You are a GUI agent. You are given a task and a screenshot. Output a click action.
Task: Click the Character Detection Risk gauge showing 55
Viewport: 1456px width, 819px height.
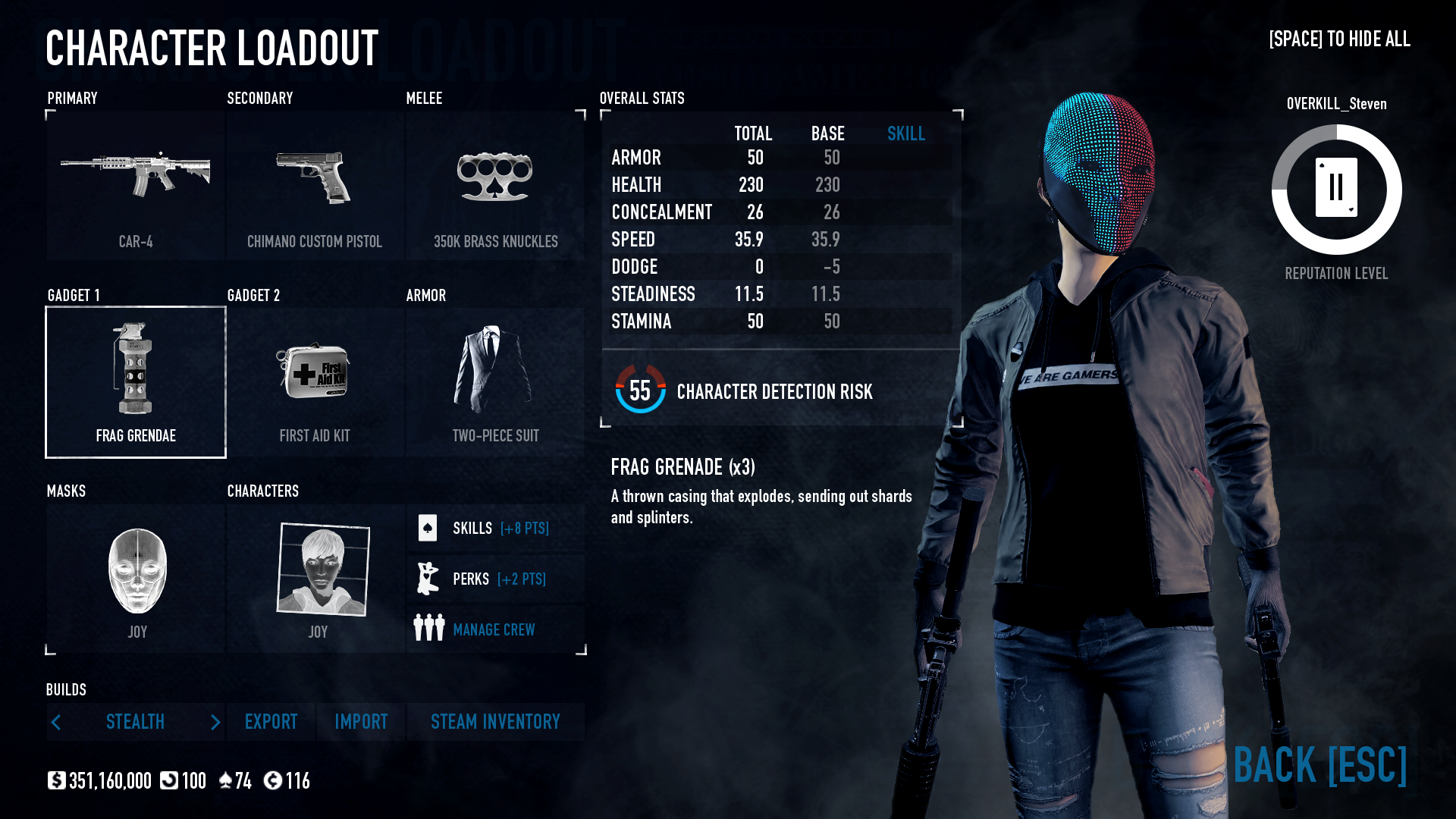point(639,392)
